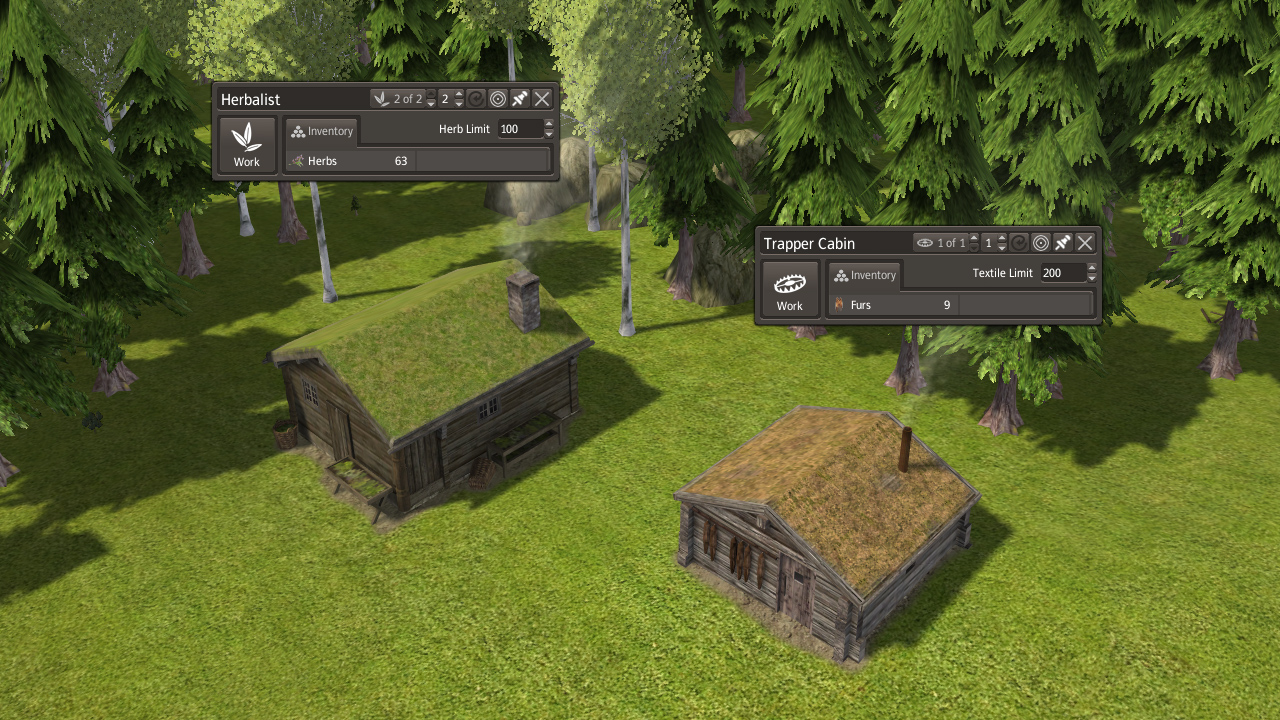The image size is (1280, 720).
Task: Open the Trapper Cabin Inventory tab
Action: pos(865,275)
